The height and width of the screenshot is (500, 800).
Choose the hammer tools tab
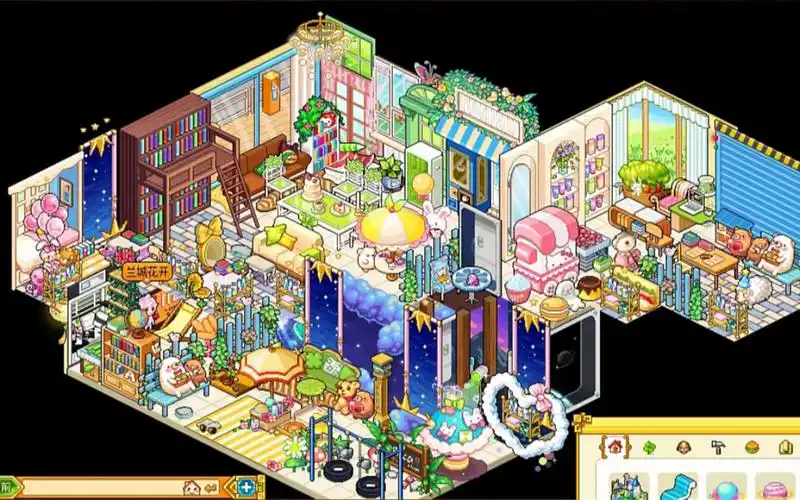coord(717,447)
